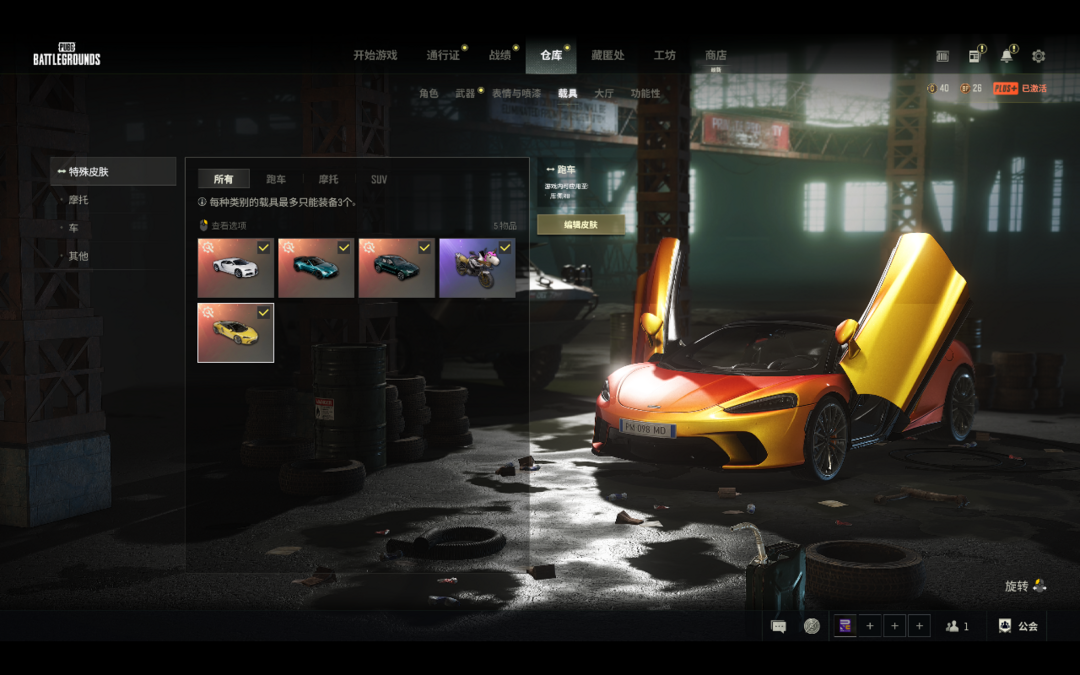Open the chat bubble icon
This screenshot has height=675, width=1080.
(779, 626)
